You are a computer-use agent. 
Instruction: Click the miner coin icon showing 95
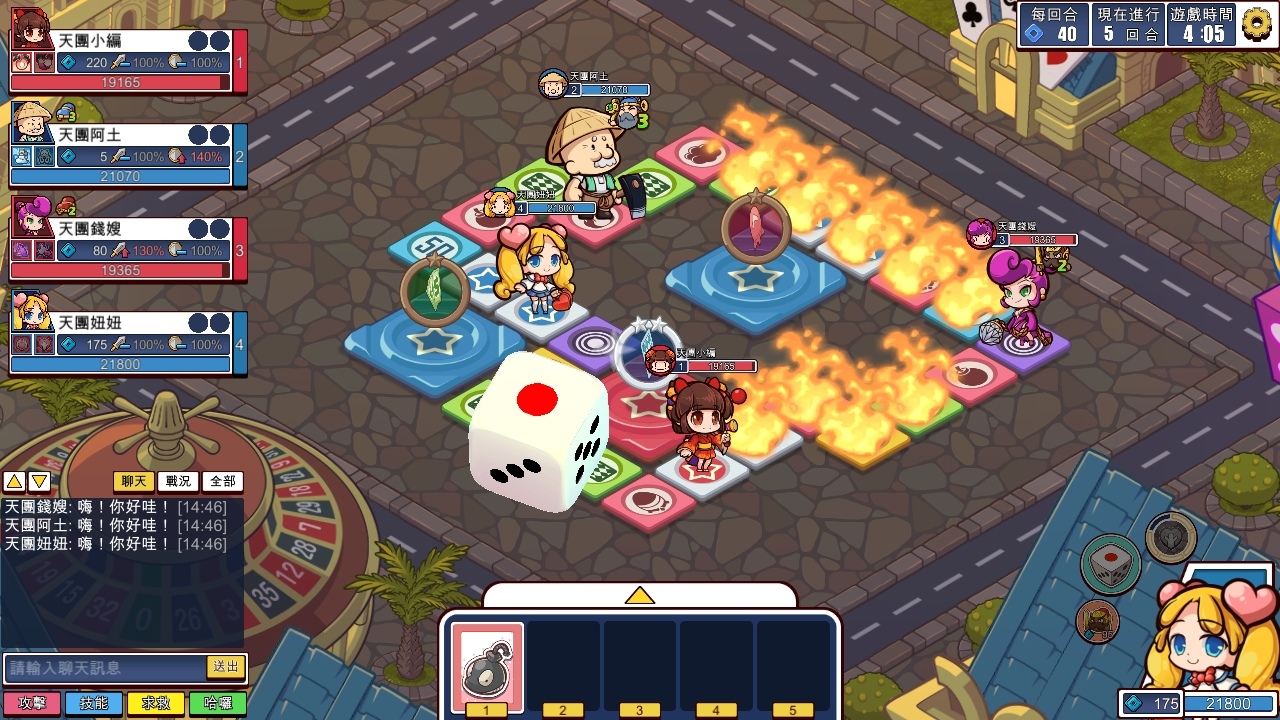click(1097, 620)
